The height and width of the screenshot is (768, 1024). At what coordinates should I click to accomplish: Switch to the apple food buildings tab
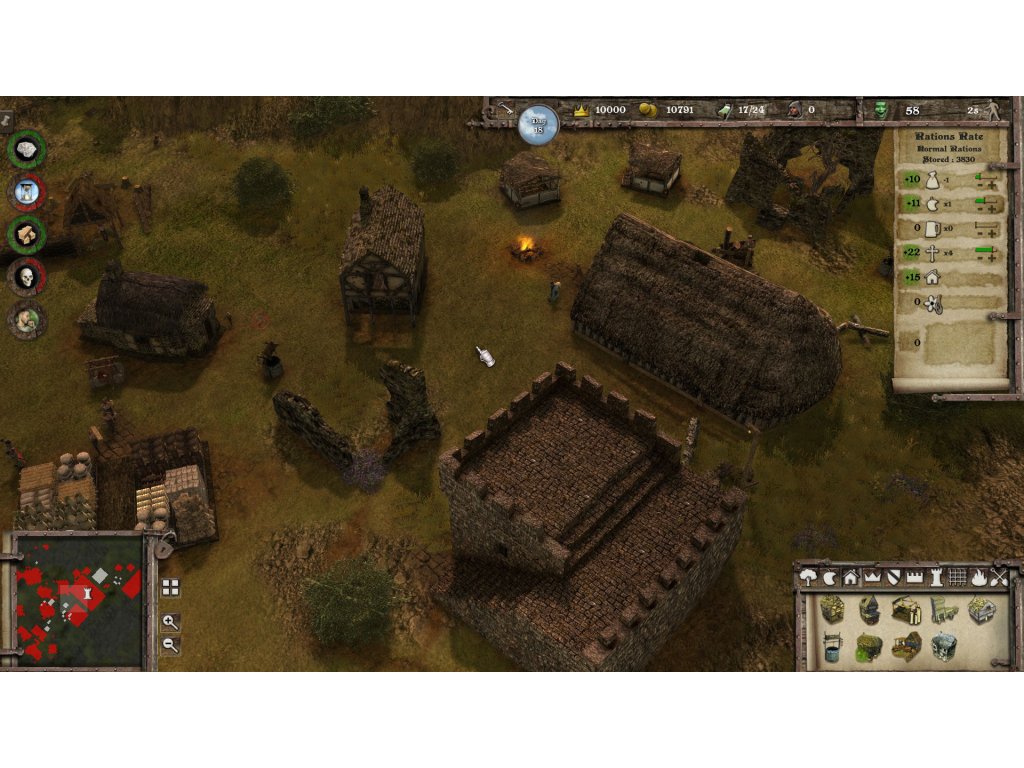point(830,577)
